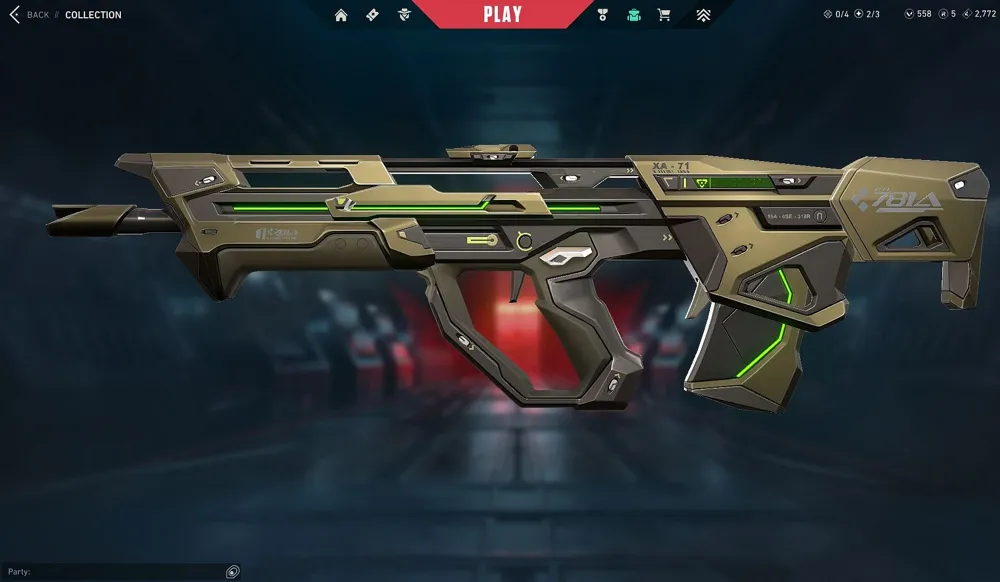Open the Home screen via house icon
The width and height of the screenshot is (1000, 582).
click(x=341, y=15)
